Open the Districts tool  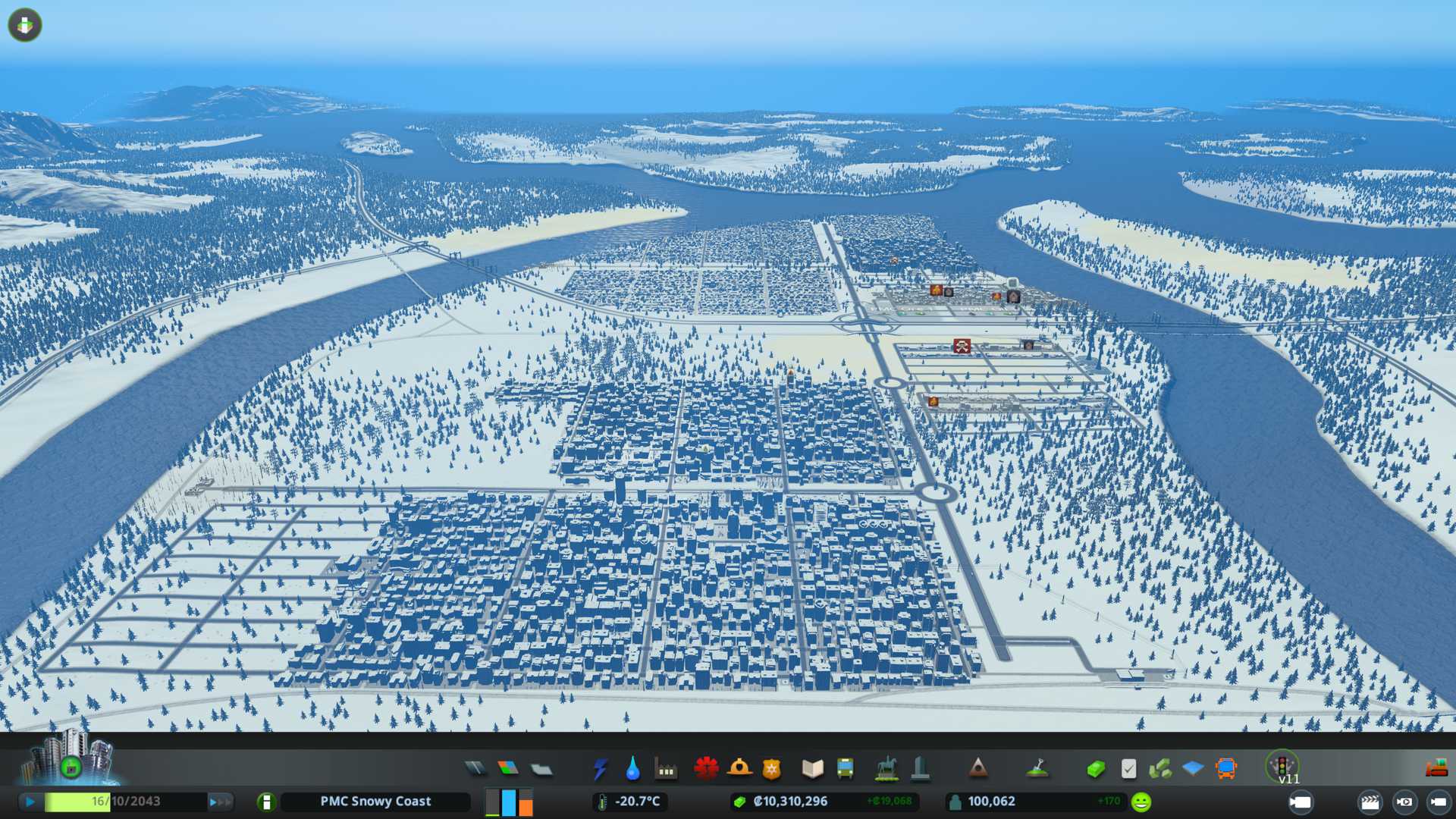tap(541, 769)
